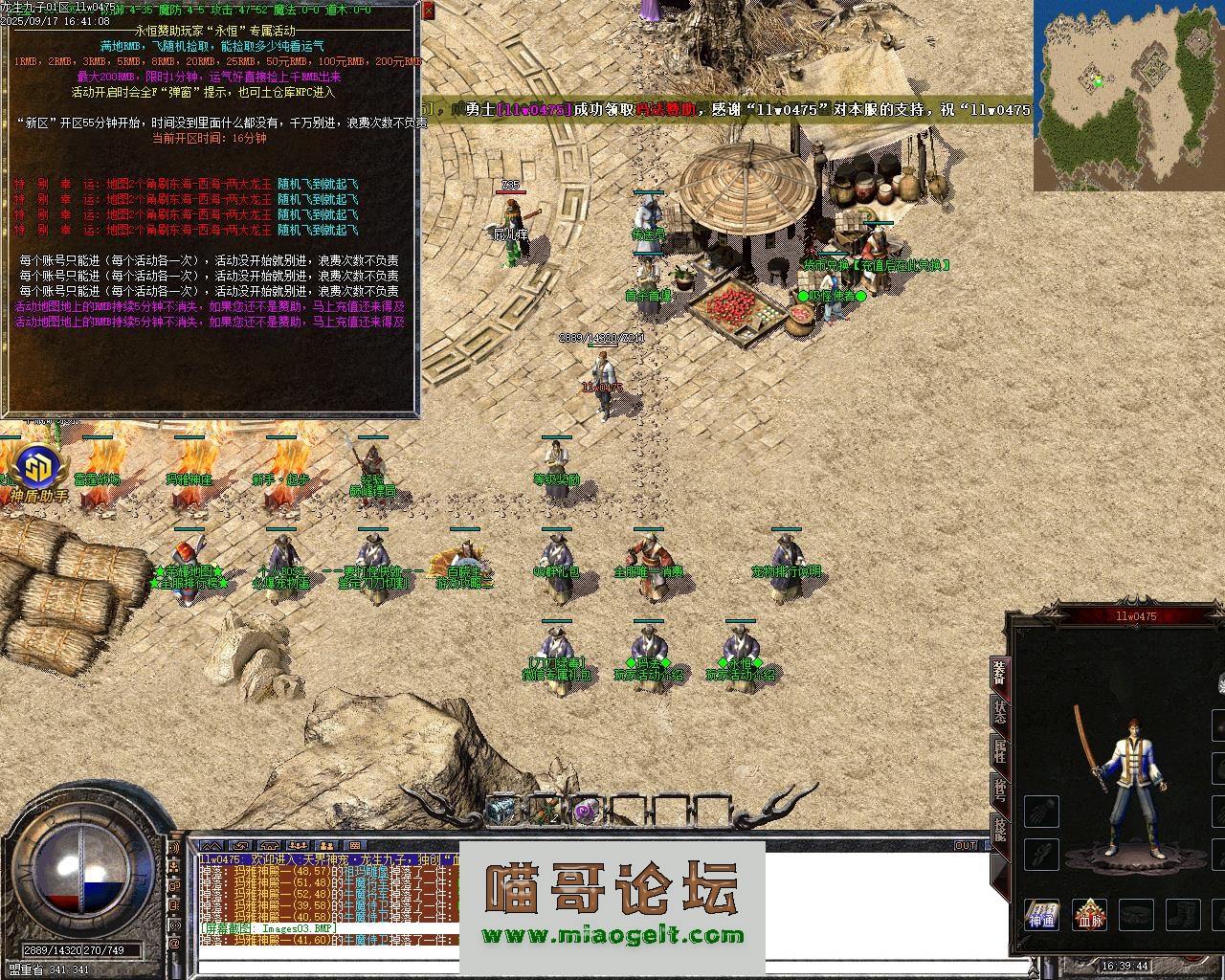Show the 称号 titles tab
Image resolution: width=1225 pixels, height=980 pixels.
(x=999, y=791)
